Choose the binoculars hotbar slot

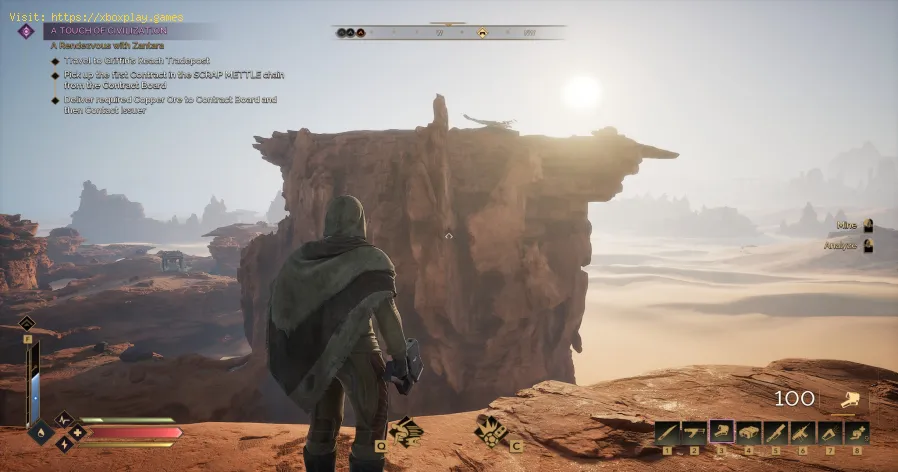coord(749,432)
